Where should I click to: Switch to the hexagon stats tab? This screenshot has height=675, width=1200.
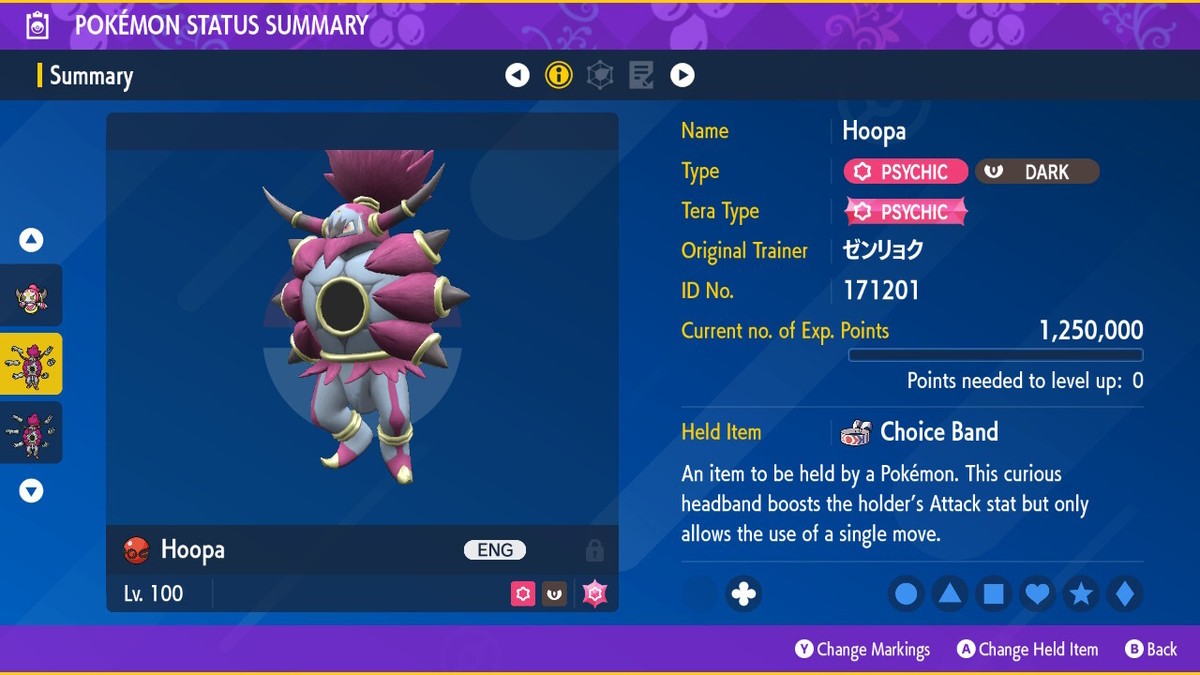click(x=600, y=75)
